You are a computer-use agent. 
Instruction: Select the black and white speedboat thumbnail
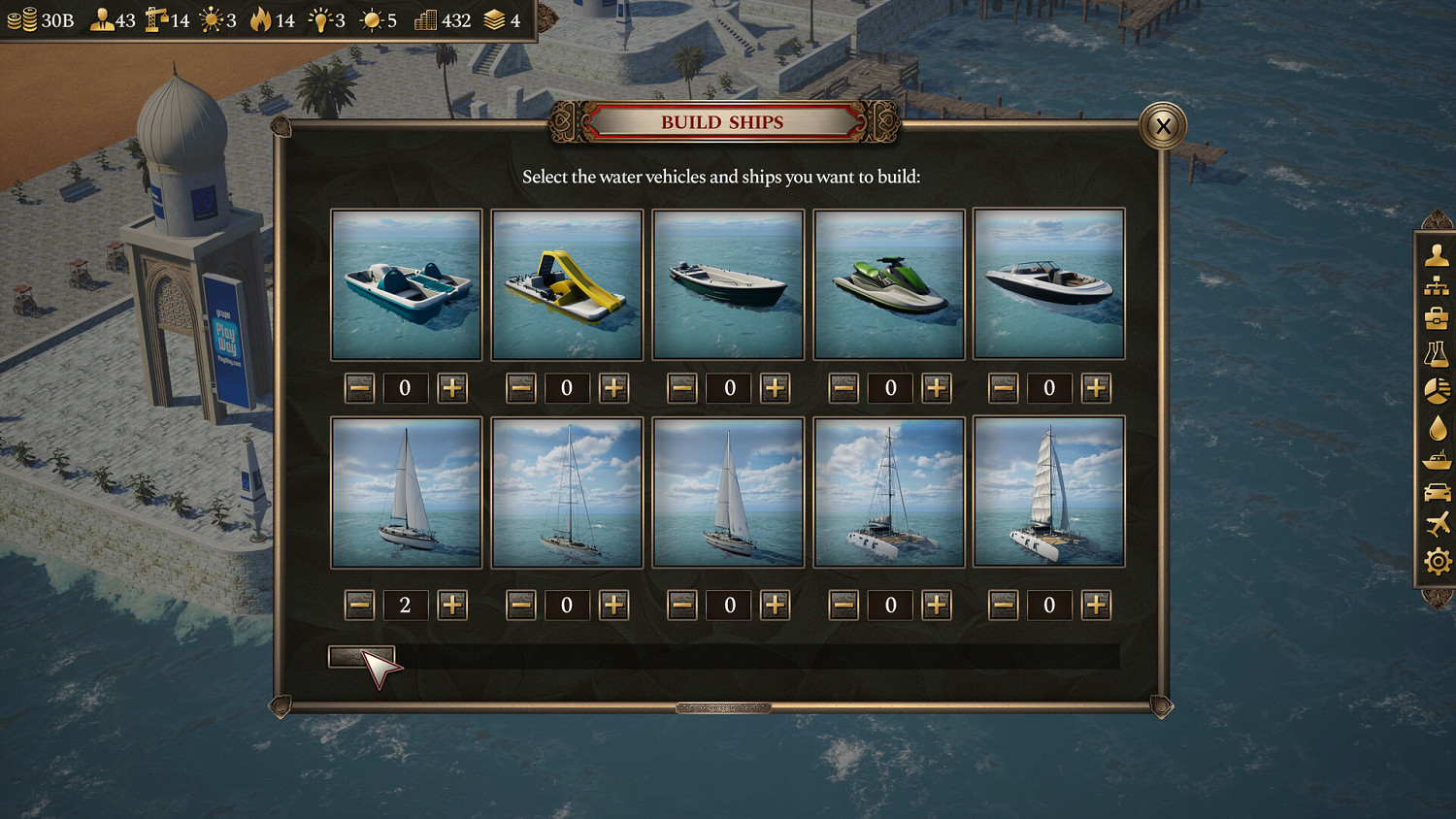point(1048,284)
